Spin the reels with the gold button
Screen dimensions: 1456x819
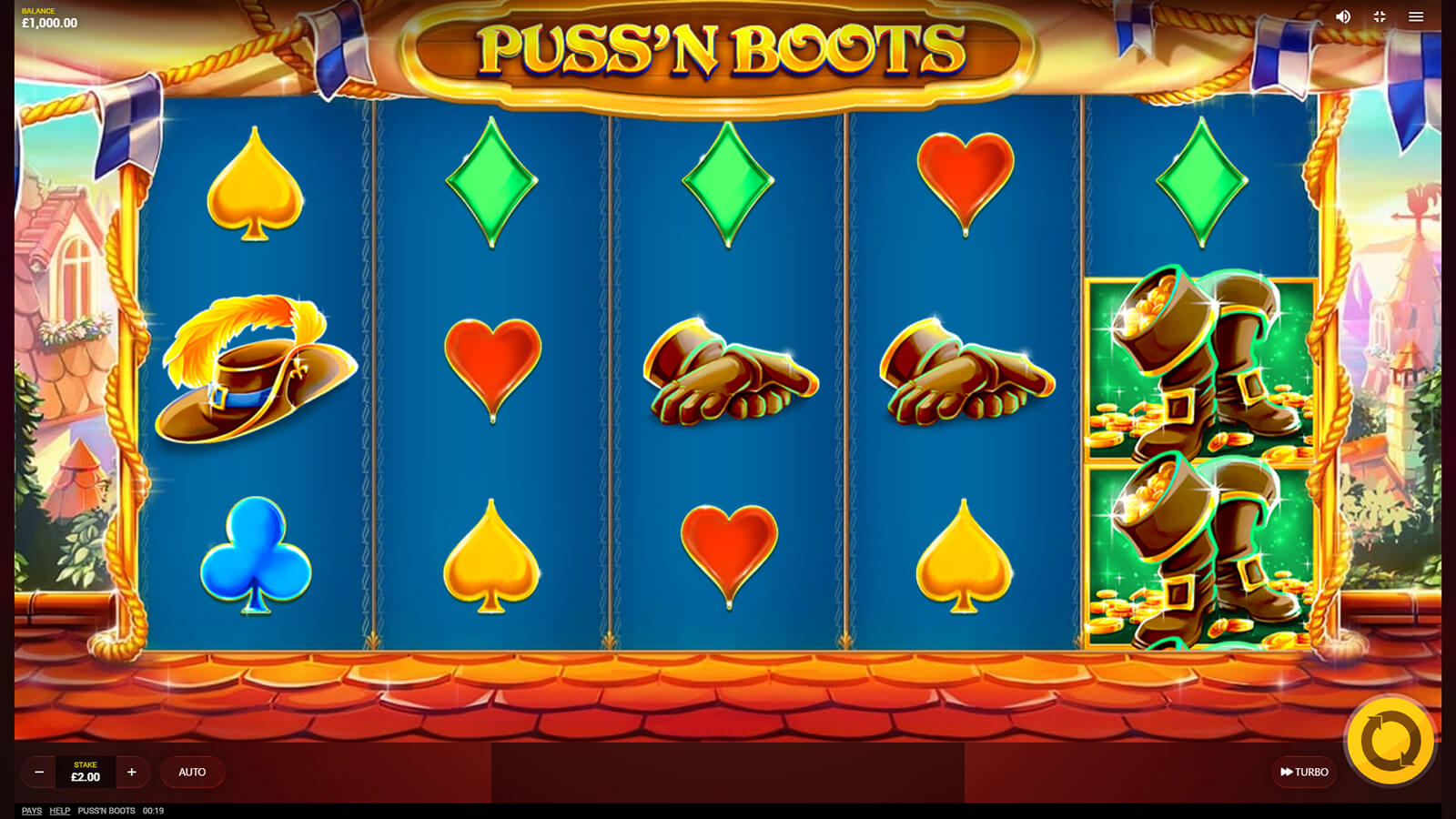[x=1390, y=742]
